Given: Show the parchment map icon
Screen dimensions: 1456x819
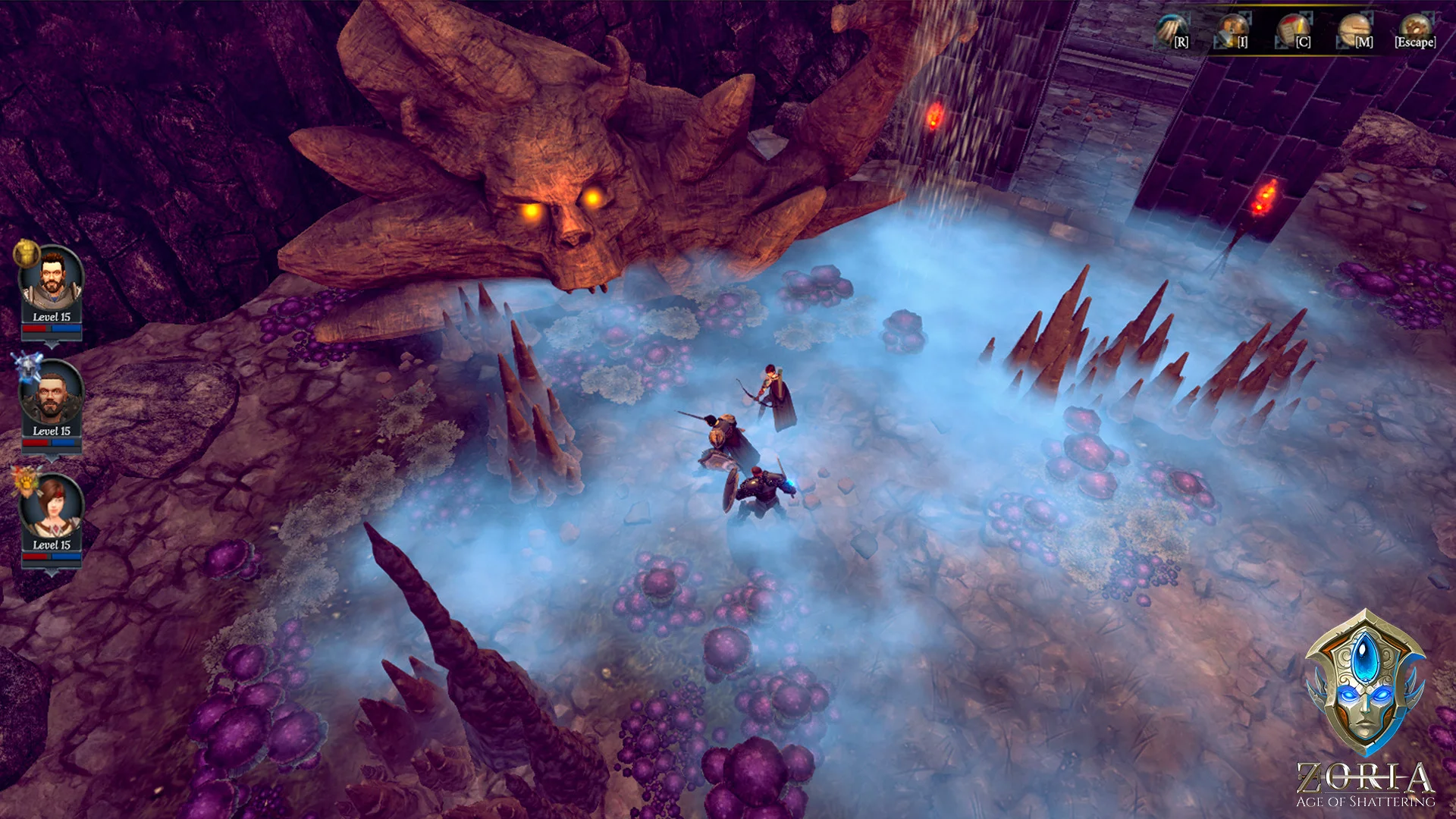Looking at the screenshot, I should click(x=1354, y=31).
